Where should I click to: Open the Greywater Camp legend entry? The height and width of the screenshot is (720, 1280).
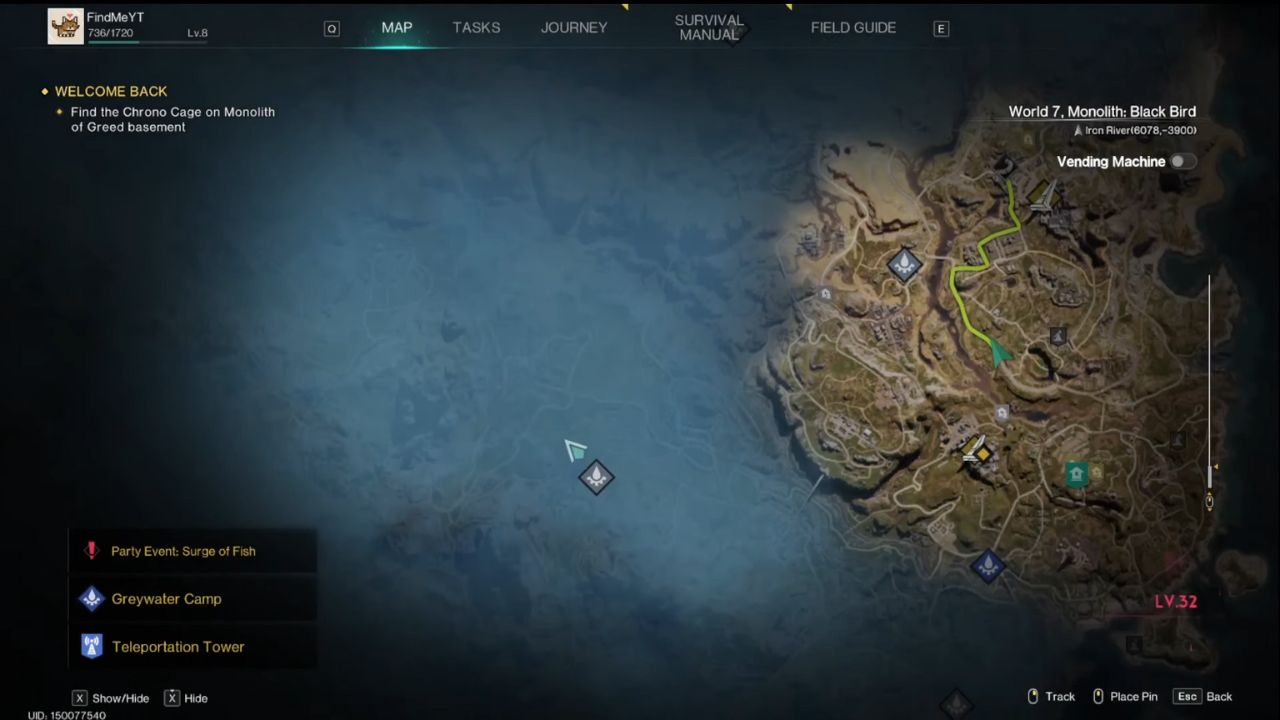(x=166, y=598)
